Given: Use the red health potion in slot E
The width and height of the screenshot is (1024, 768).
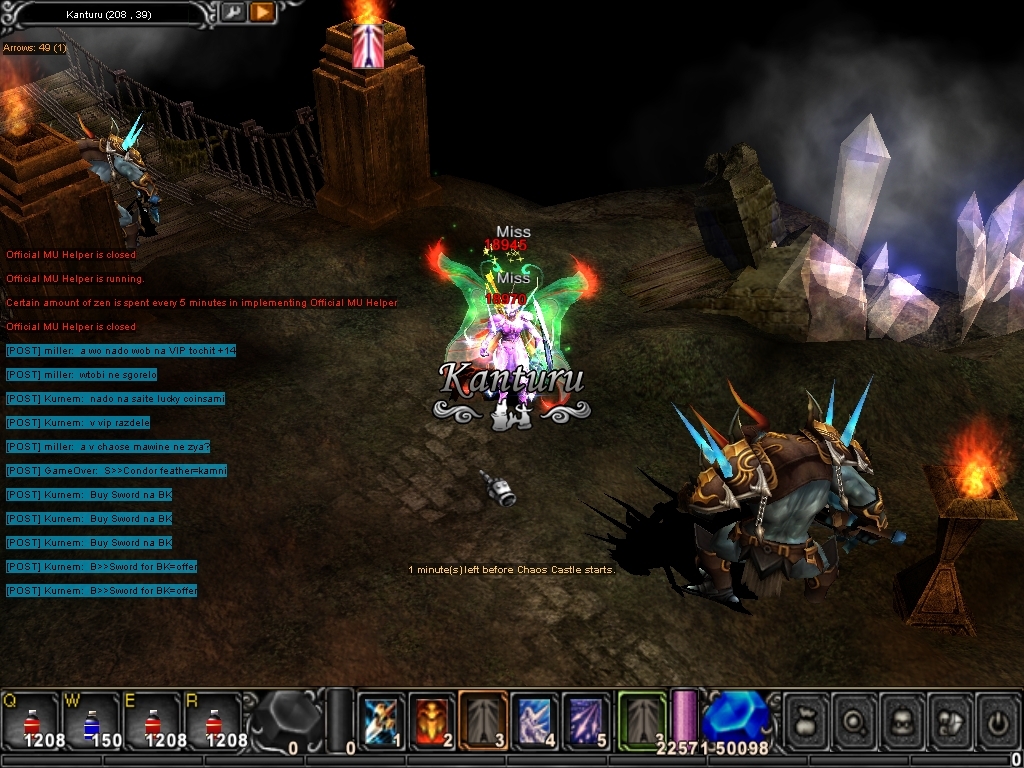Looking at the screenshot, I should point(153,720).
